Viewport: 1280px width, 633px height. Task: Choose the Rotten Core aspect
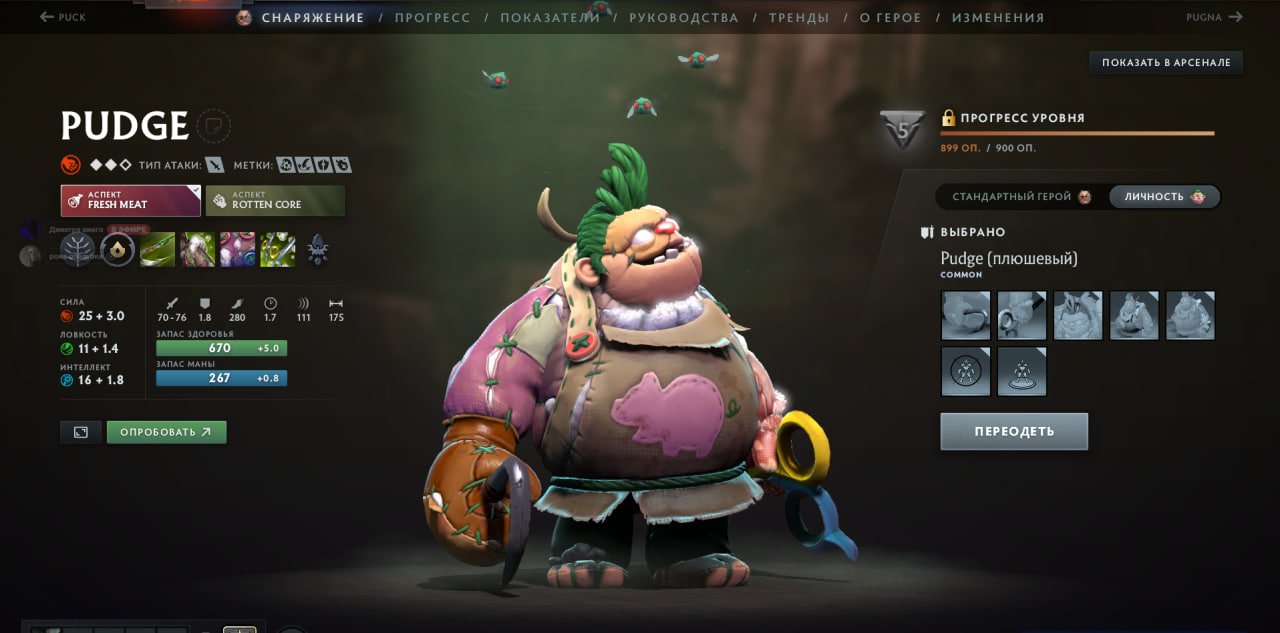(275, 200)
